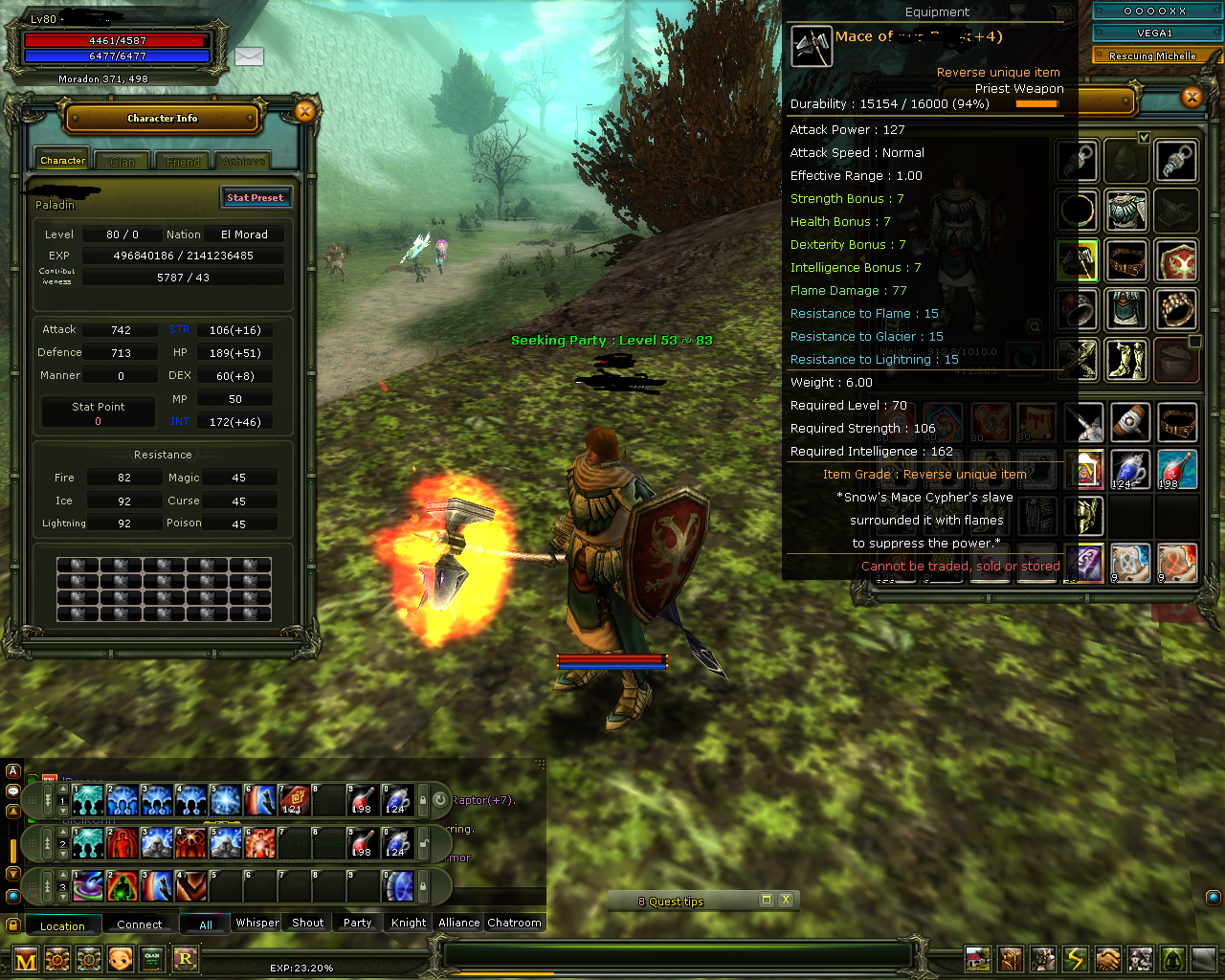Select the M map icon in bottom-left
Image resolution: width=1225 pixels, height=980 pixels.
(26, 958)
